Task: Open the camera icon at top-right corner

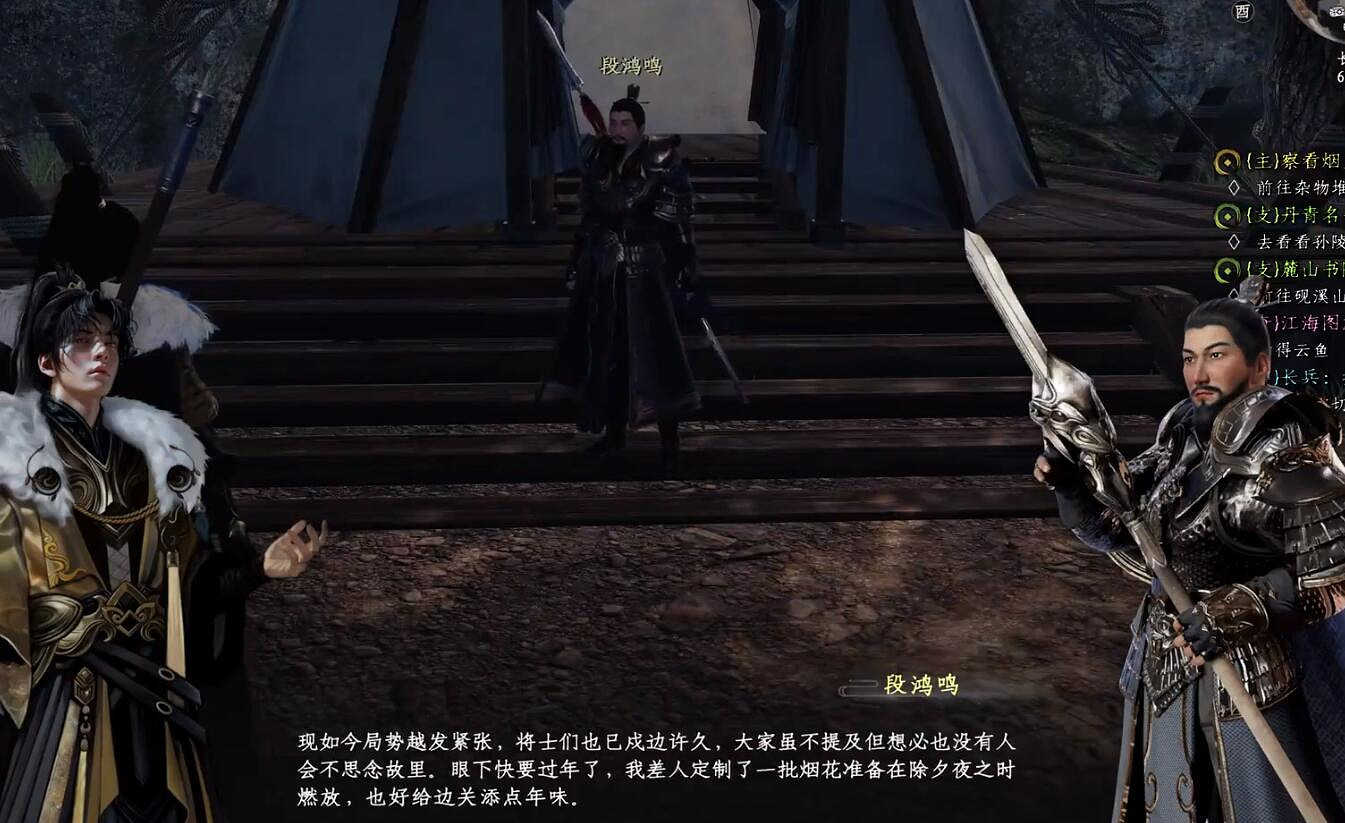Action: (x=1335, y=12)
